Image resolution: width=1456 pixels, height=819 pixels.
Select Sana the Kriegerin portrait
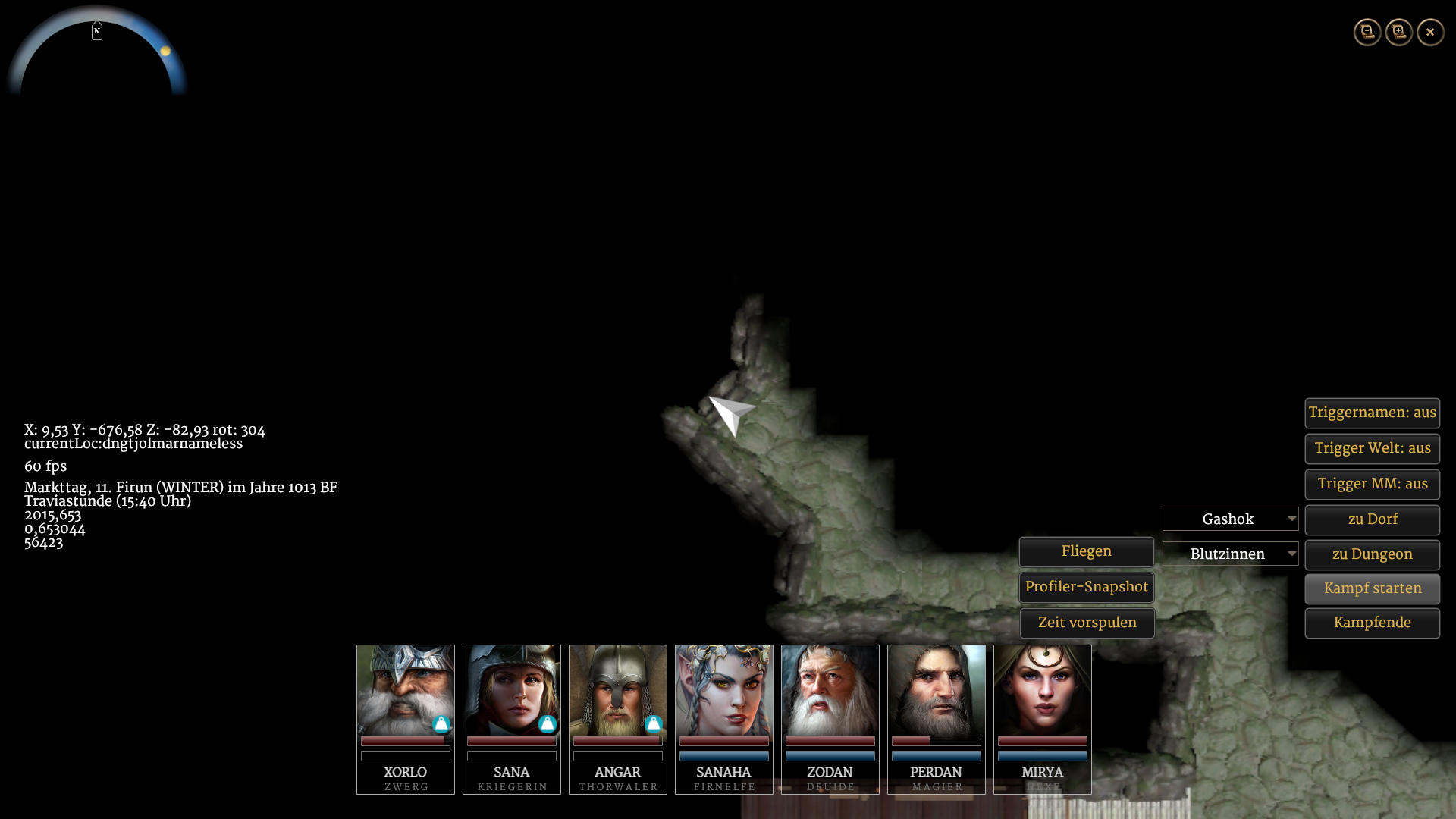point(512,690)
